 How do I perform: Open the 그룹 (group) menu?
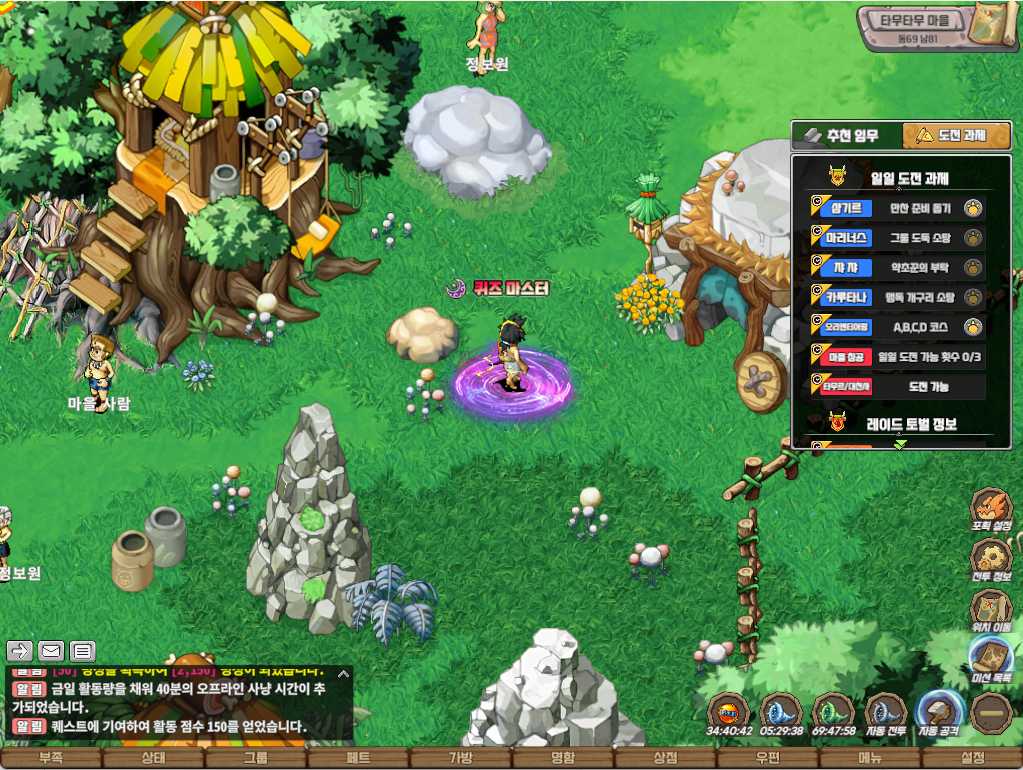(x=255, y=758)
